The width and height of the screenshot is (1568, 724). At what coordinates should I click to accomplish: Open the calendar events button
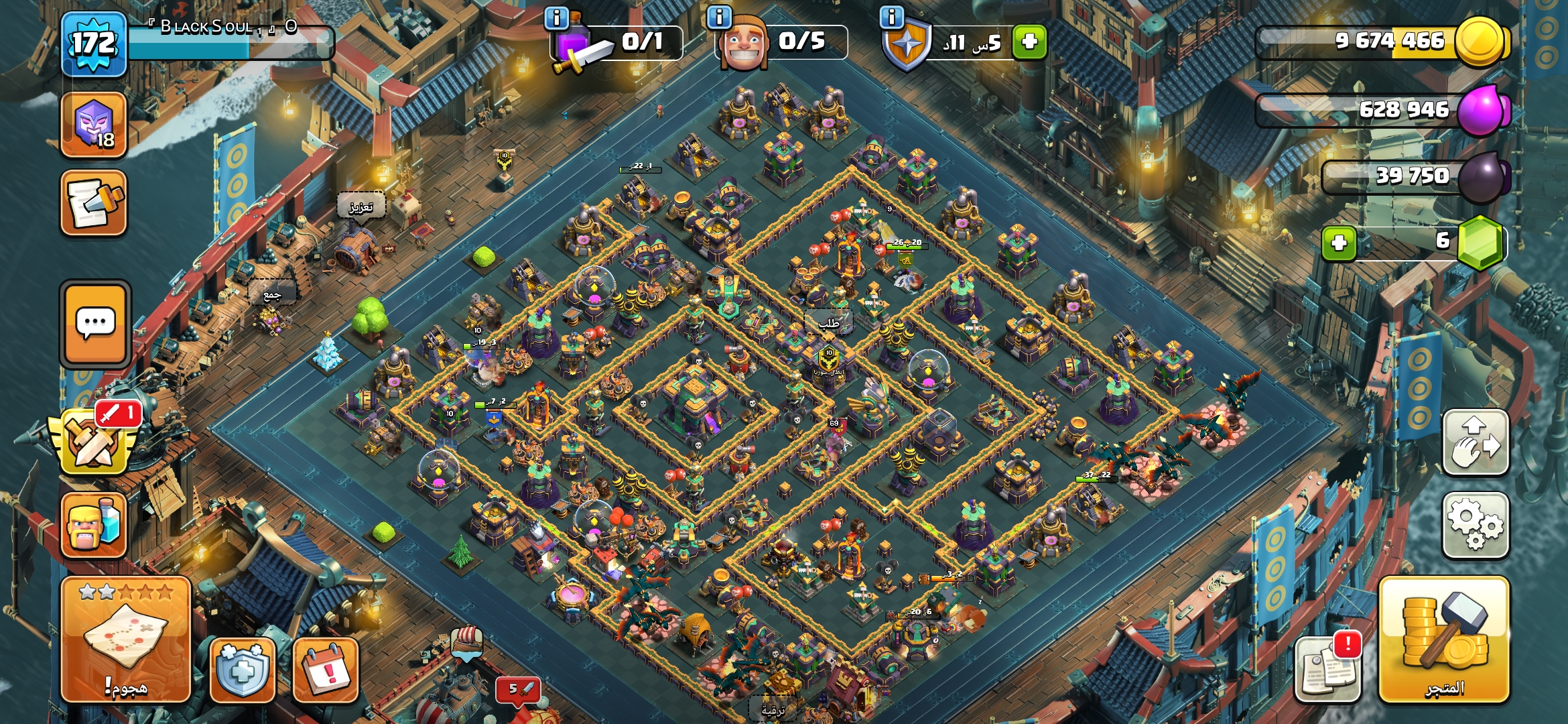coord(326,669)
